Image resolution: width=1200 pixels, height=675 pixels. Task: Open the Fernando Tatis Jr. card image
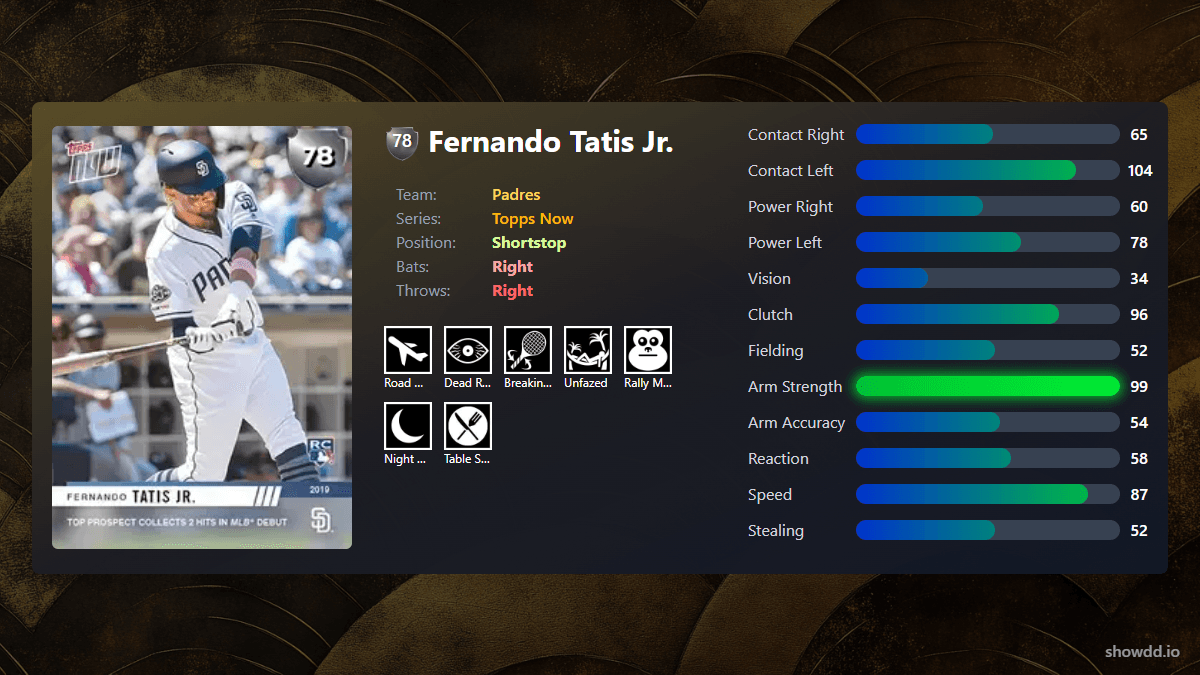pos(202,337)
